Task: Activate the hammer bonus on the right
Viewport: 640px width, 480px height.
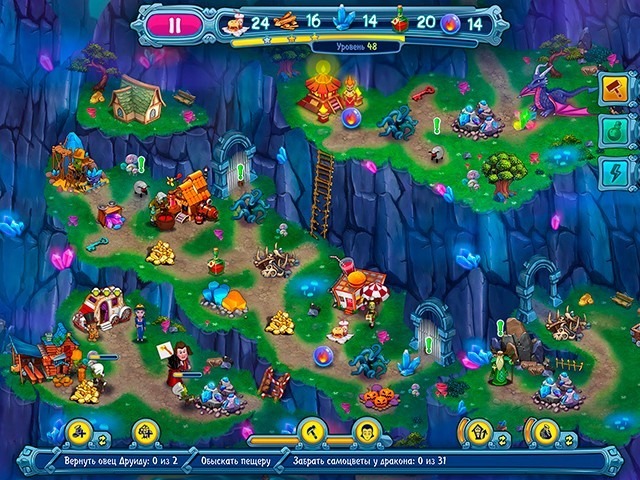Action: point(613,87)
